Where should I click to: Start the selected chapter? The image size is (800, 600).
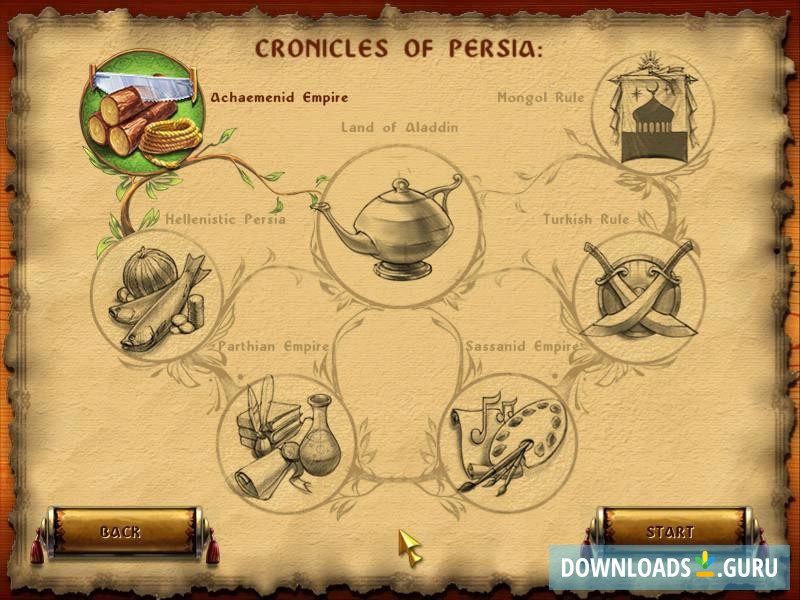pos(670,531)
